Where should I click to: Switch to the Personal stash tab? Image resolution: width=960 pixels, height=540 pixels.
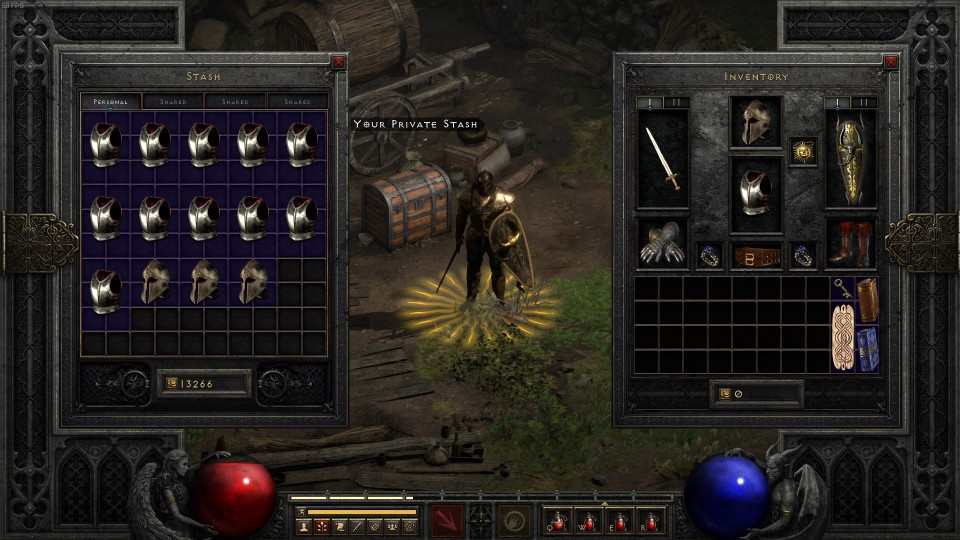click(111, 102)
